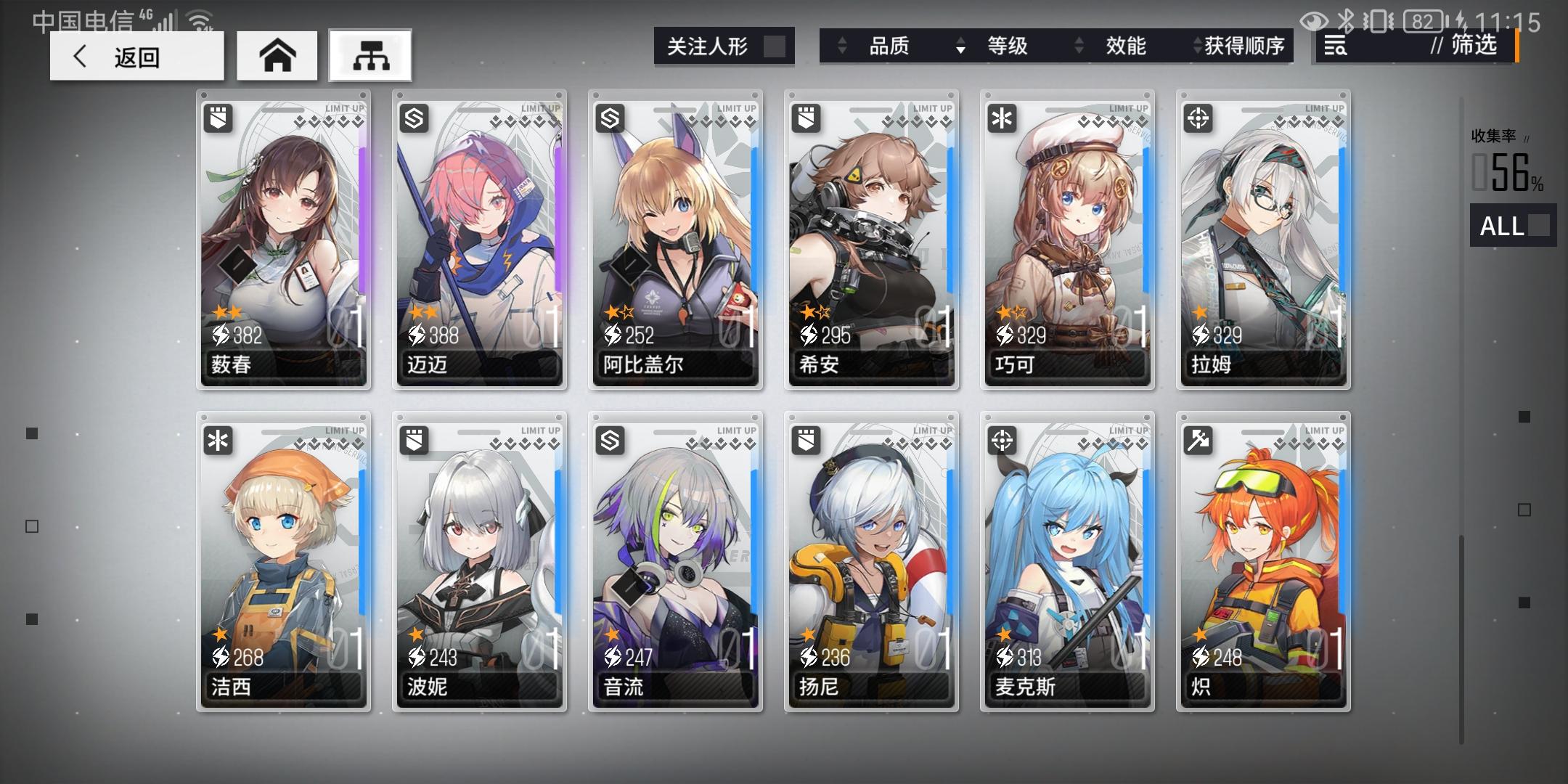Open the home screen icon in the top bar
This screenshot has width=1568, height=784.
(x=277, y=55)
